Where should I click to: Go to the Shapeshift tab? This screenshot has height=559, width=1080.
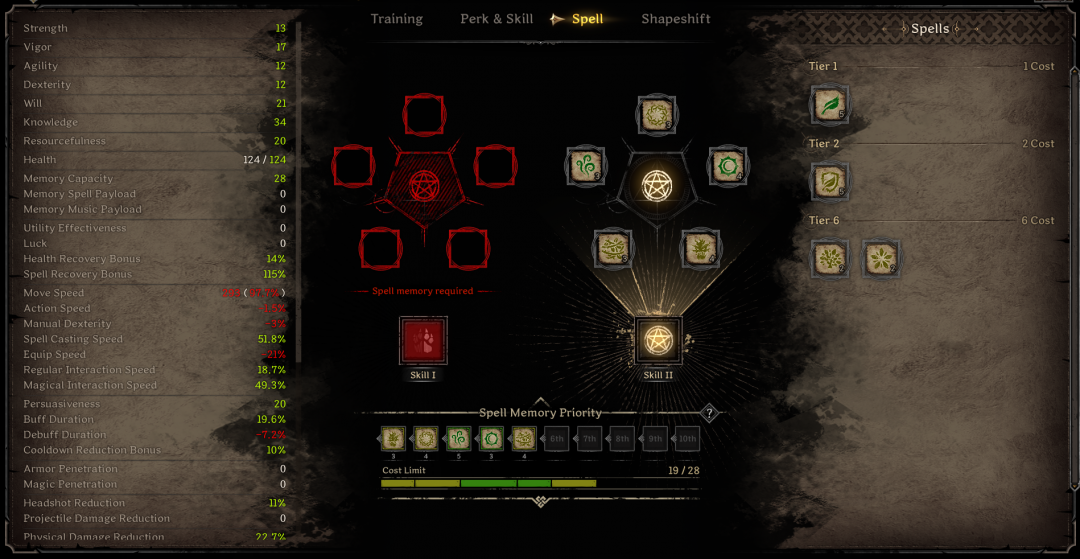point(676,19)
